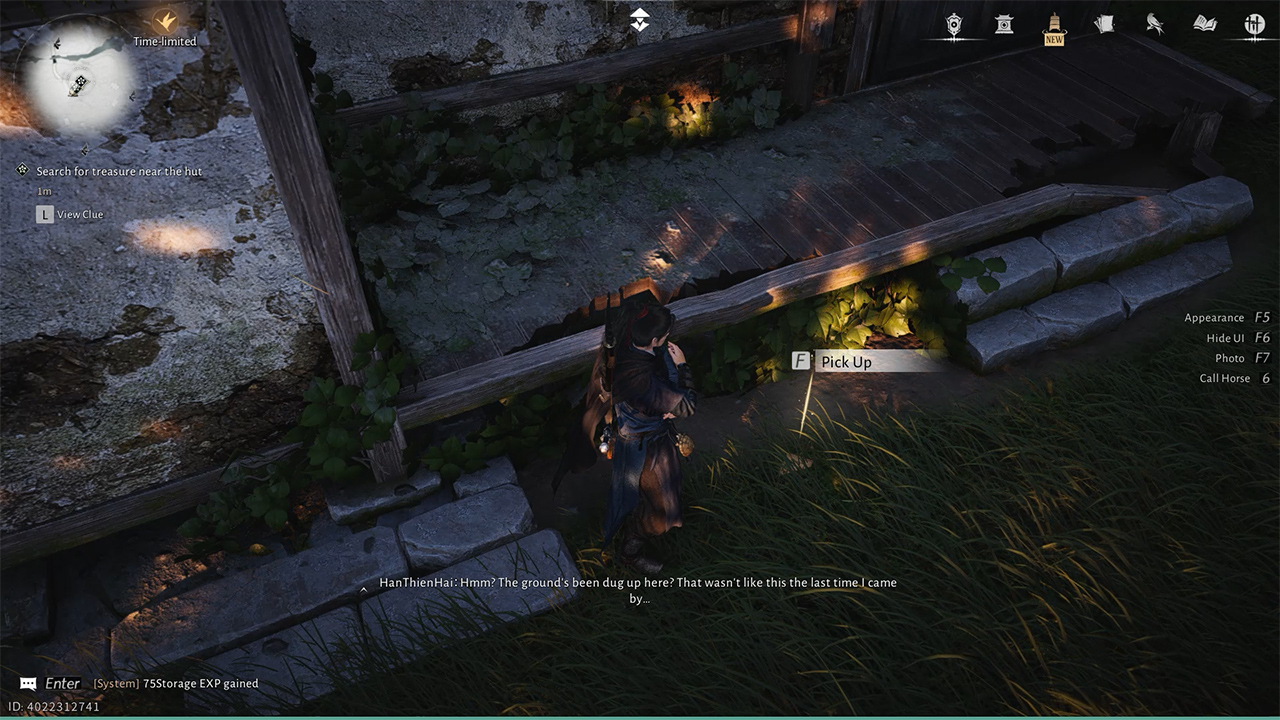
Task: Expand the chat log with the caret arrow
Action: [363, 590]
